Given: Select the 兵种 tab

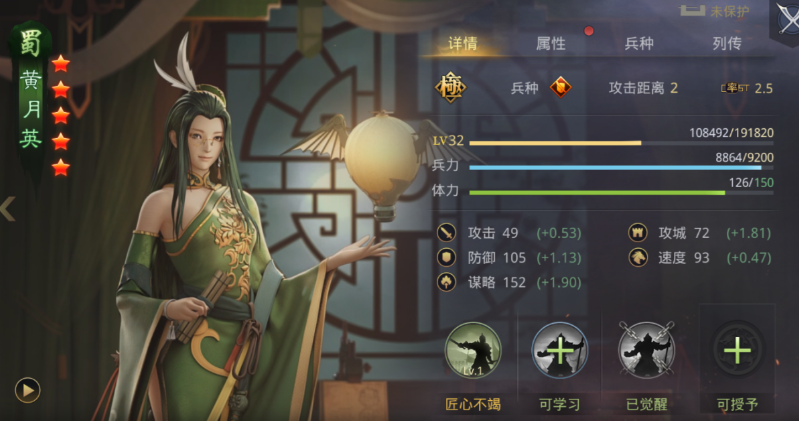Looking at the screenshot, I should pyautogui.click(x=639, y=44).
